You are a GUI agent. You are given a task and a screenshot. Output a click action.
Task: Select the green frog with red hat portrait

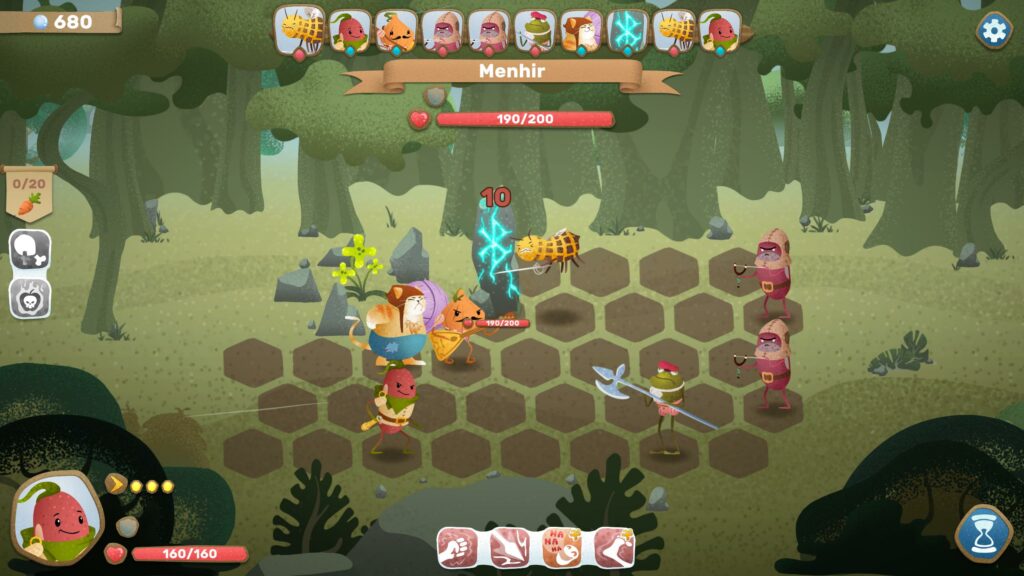(x=534, y=31)
